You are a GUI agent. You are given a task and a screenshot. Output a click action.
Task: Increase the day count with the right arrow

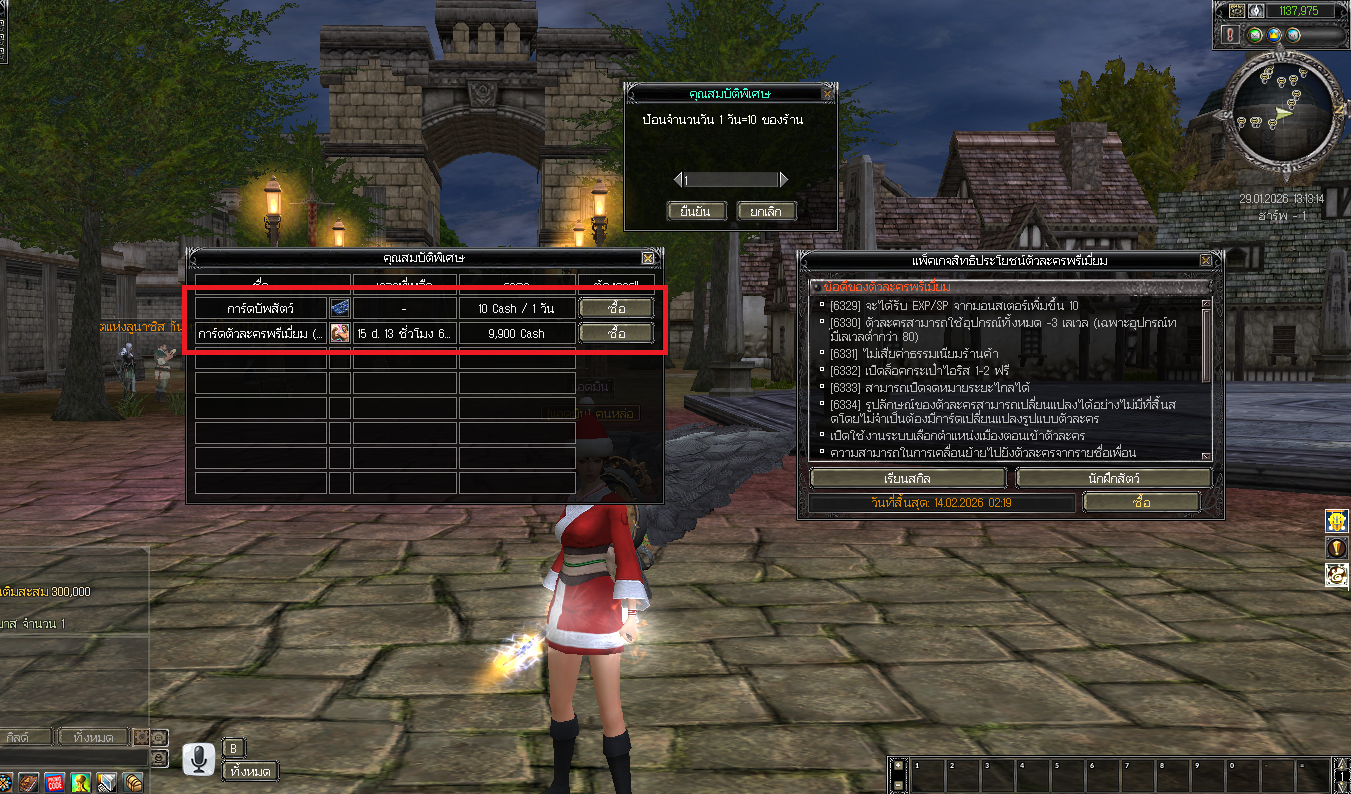(x=783, y=180)
